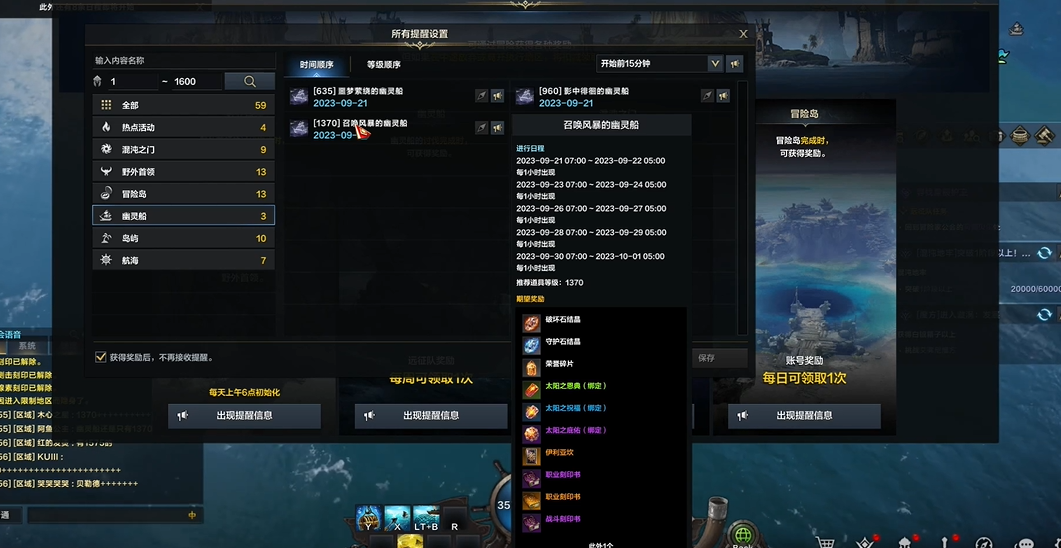The image size is (1061, 548).
Task: Open the 系统 chat tab
Action: tap(27, 346)
